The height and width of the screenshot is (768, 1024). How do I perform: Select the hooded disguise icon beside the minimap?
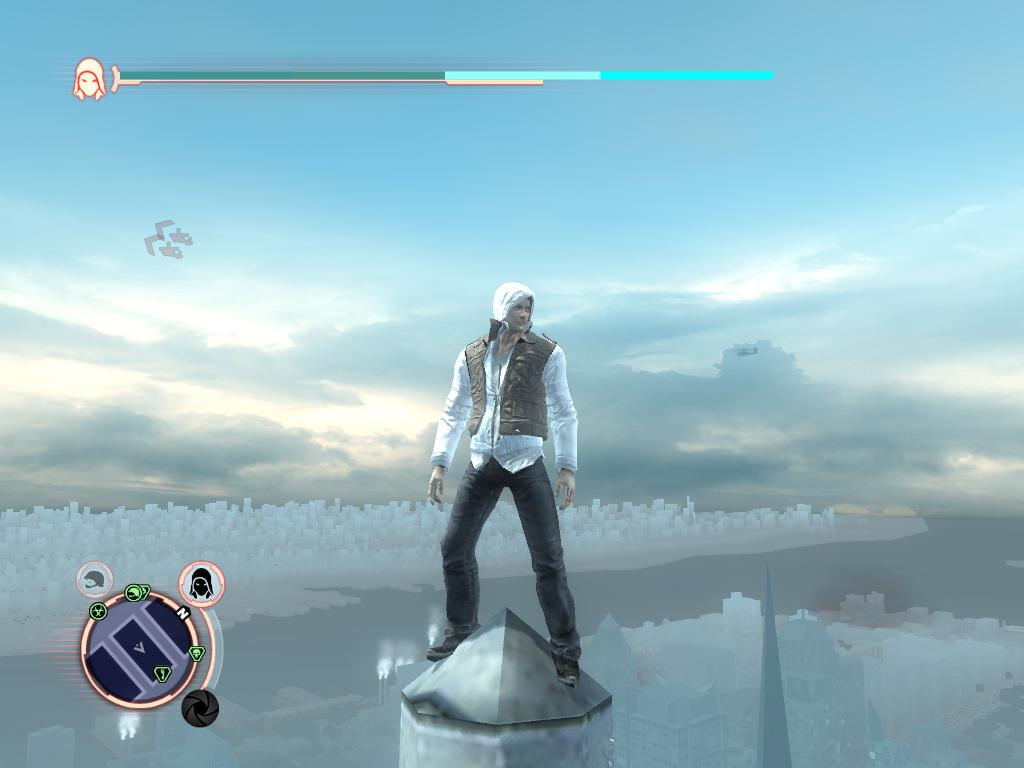pos(201,584)
